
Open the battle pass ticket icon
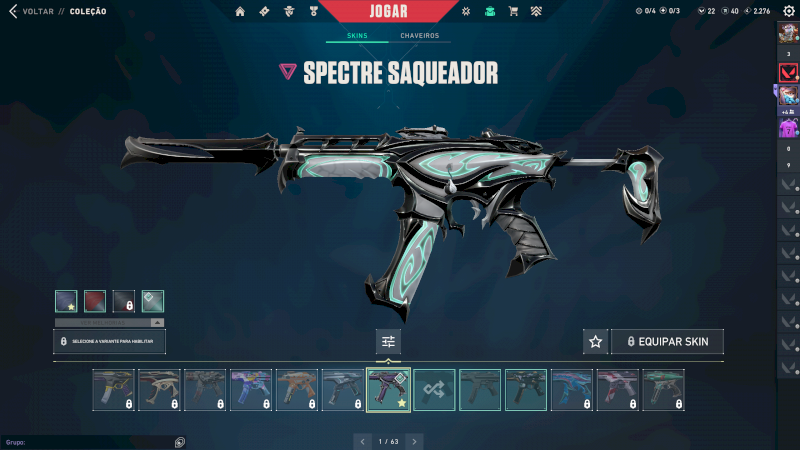(x=264, y=11)
